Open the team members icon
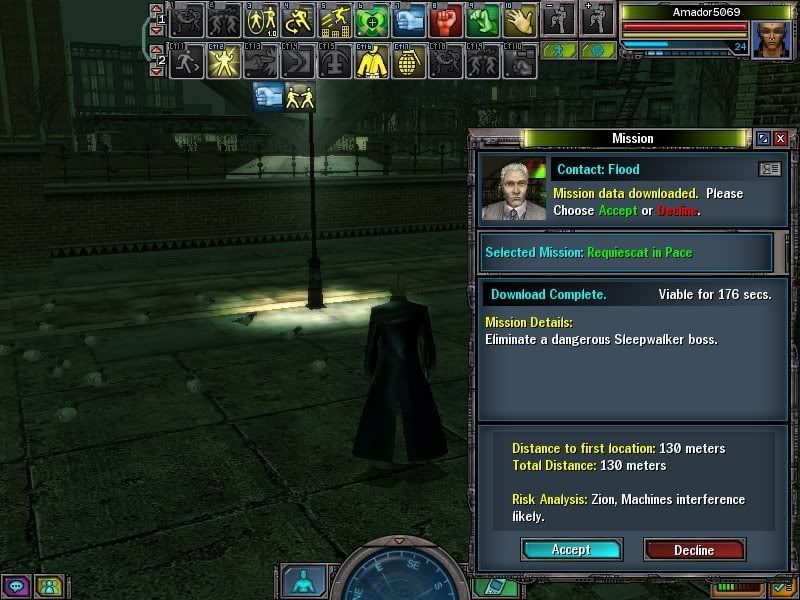 (x=47, y=586)
